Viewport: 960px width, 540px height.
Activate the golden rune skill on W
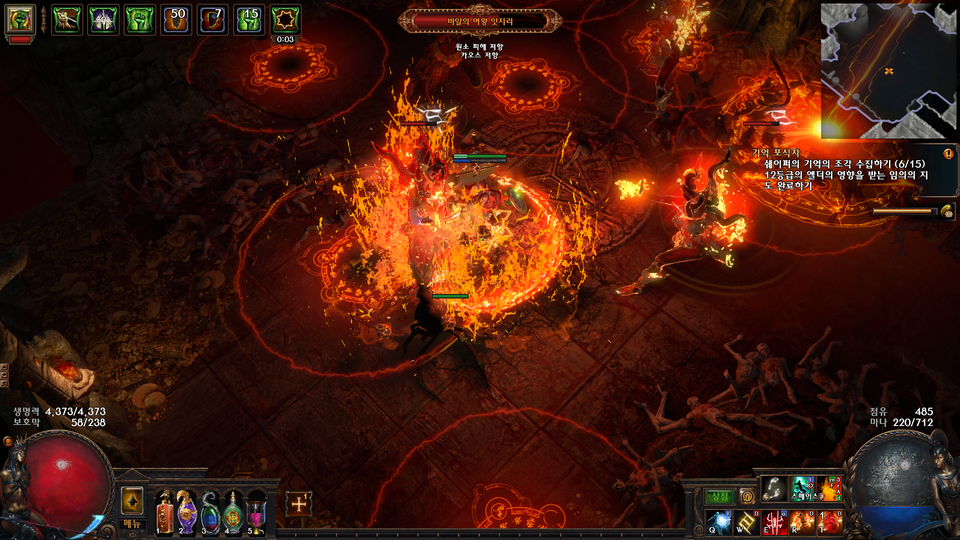(748, 521)
